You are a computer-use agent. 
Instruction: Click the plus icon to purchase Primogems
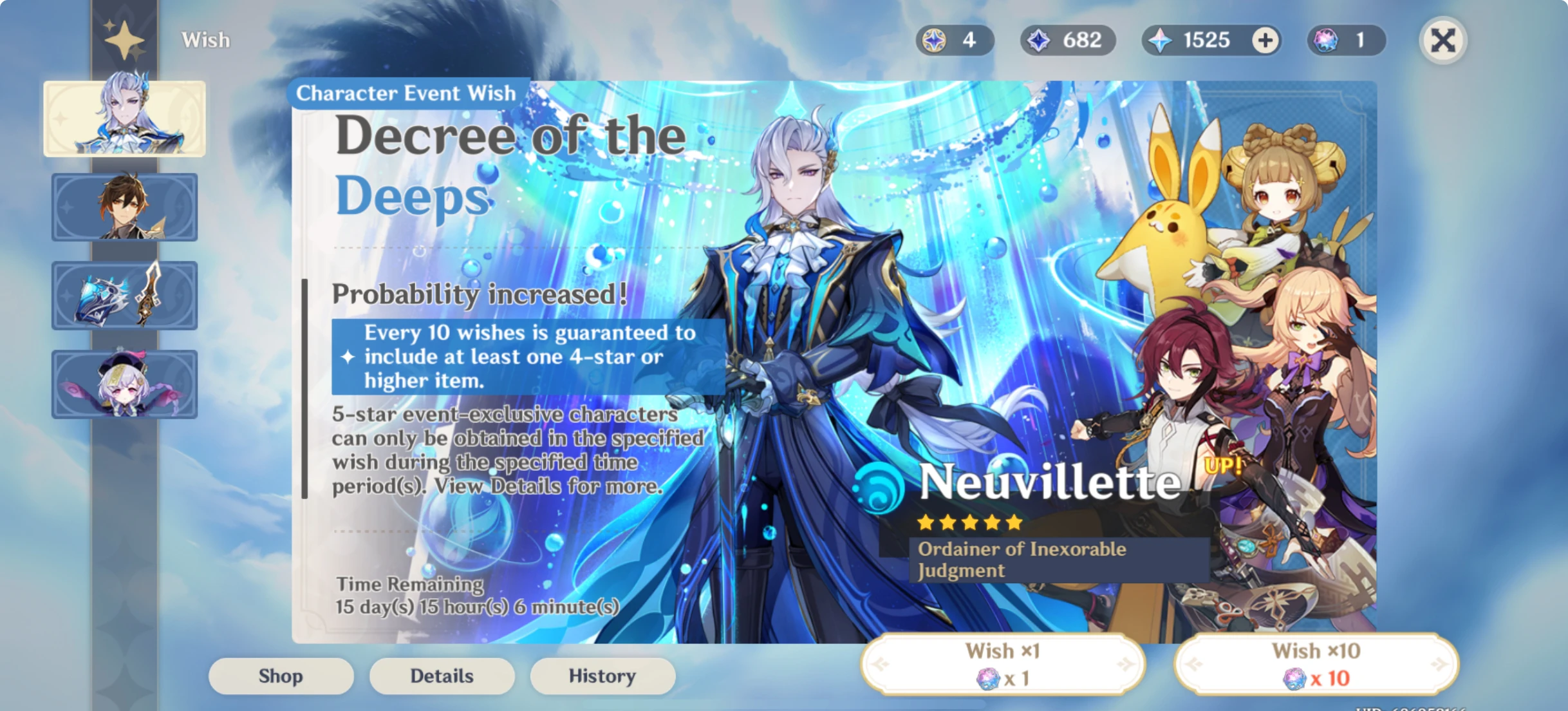click(1264, 40)
